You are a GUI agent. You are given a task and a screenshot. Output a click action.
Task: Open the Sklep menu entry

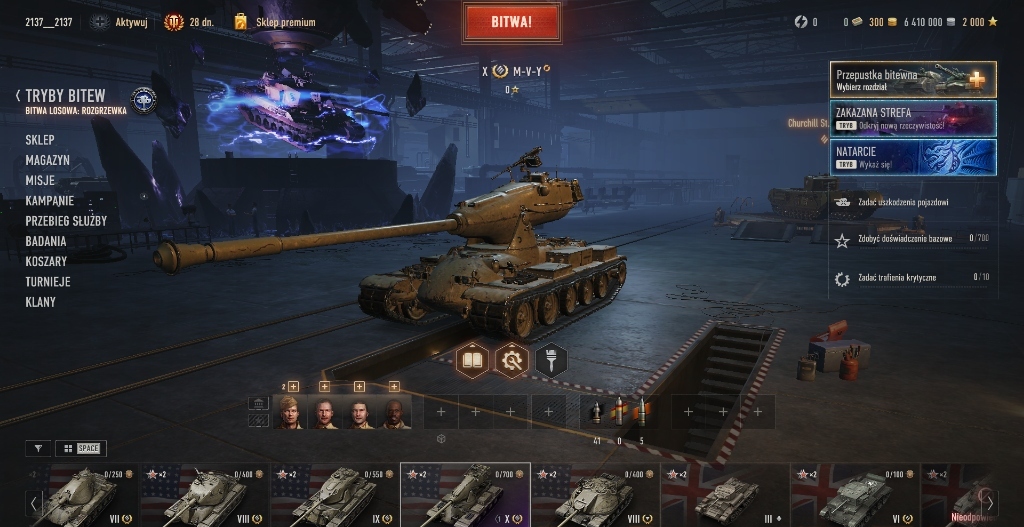tap(40, 140)
